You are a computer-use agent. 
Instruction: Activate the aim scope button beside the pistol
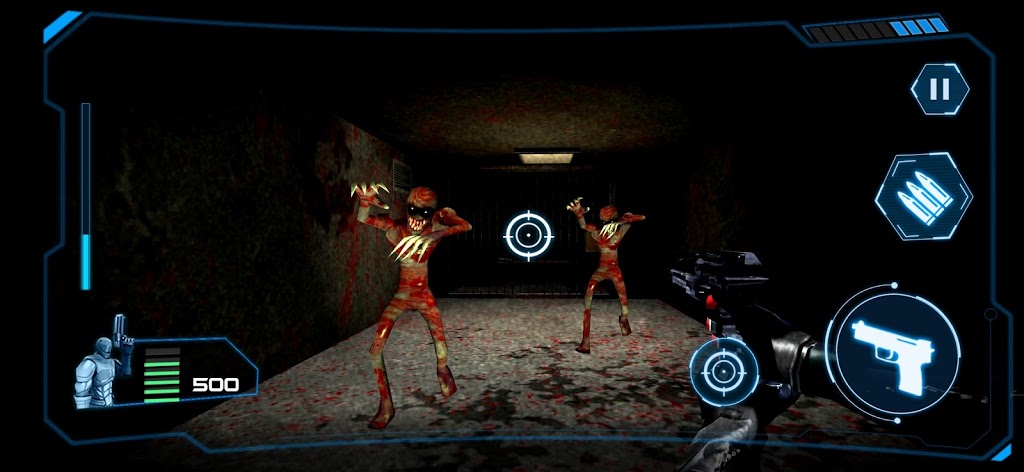coord(723,372)
